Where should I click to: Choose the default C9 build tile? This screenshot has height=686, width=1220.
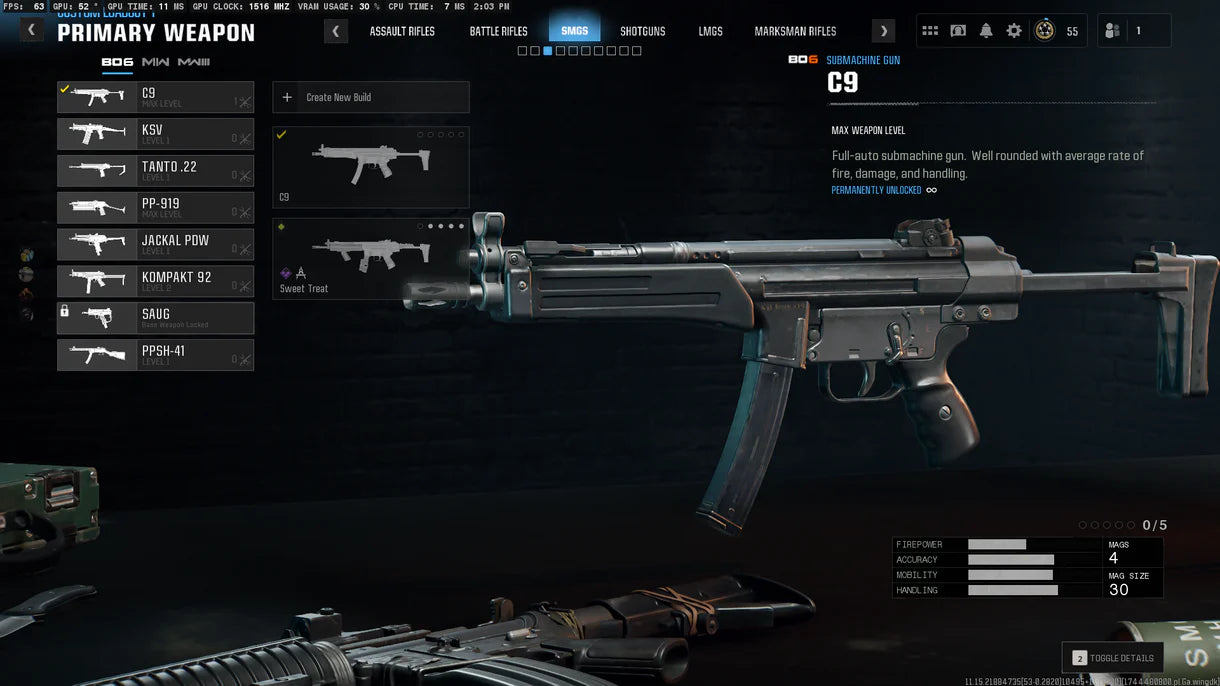point(370,167)
